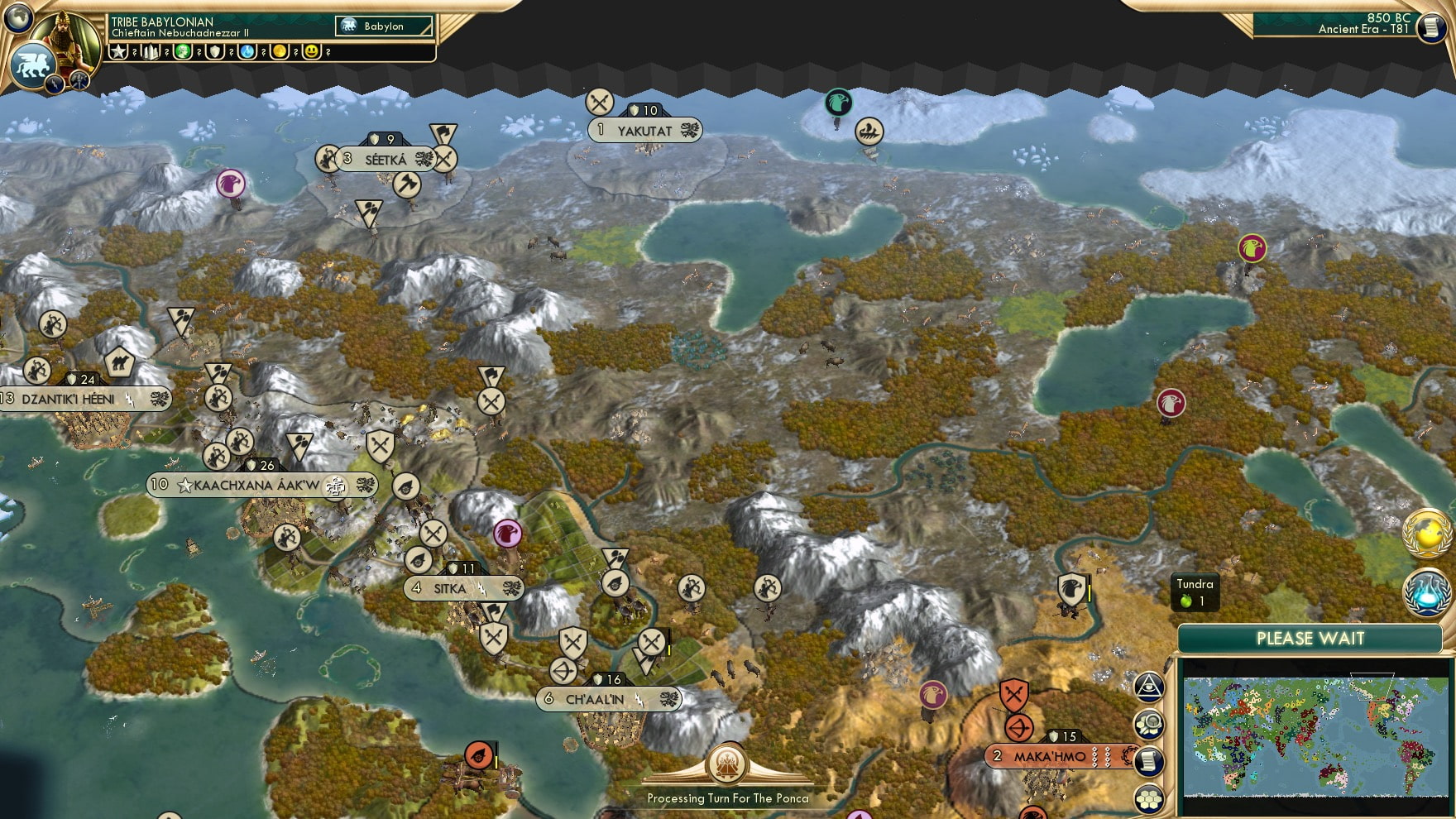Click the yellow smiley happiness icon
The height and width of the screenshot is (819, 1456).
[312, 51]
